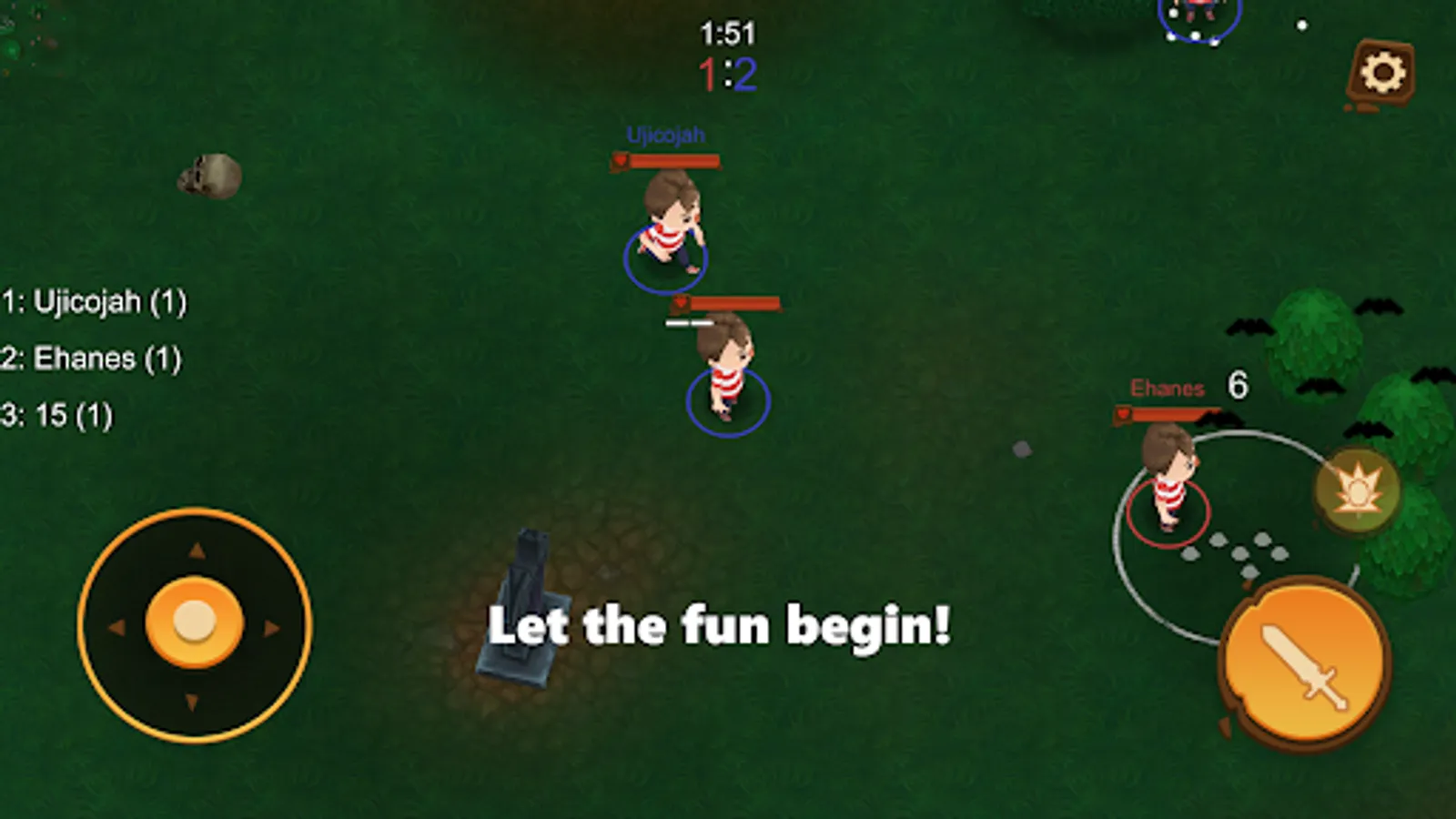Activate the explosion skill icon
Viewport: 1456px width, 819px height.
click(1355, 490)
